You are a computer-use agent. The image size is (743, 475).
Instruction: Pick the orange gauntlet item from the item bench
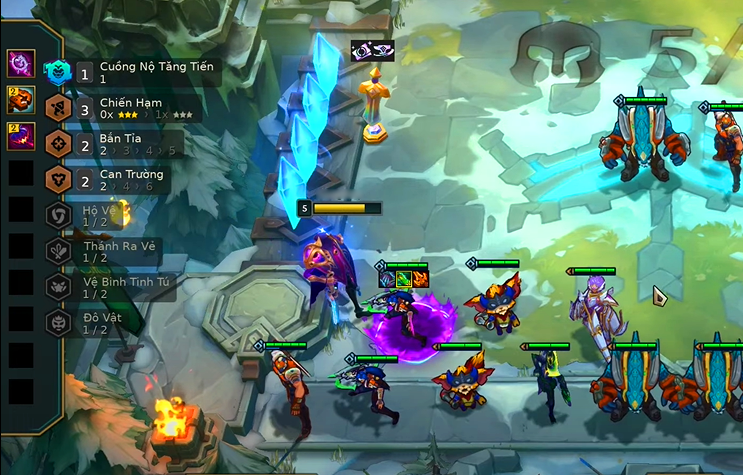point(21,100)
